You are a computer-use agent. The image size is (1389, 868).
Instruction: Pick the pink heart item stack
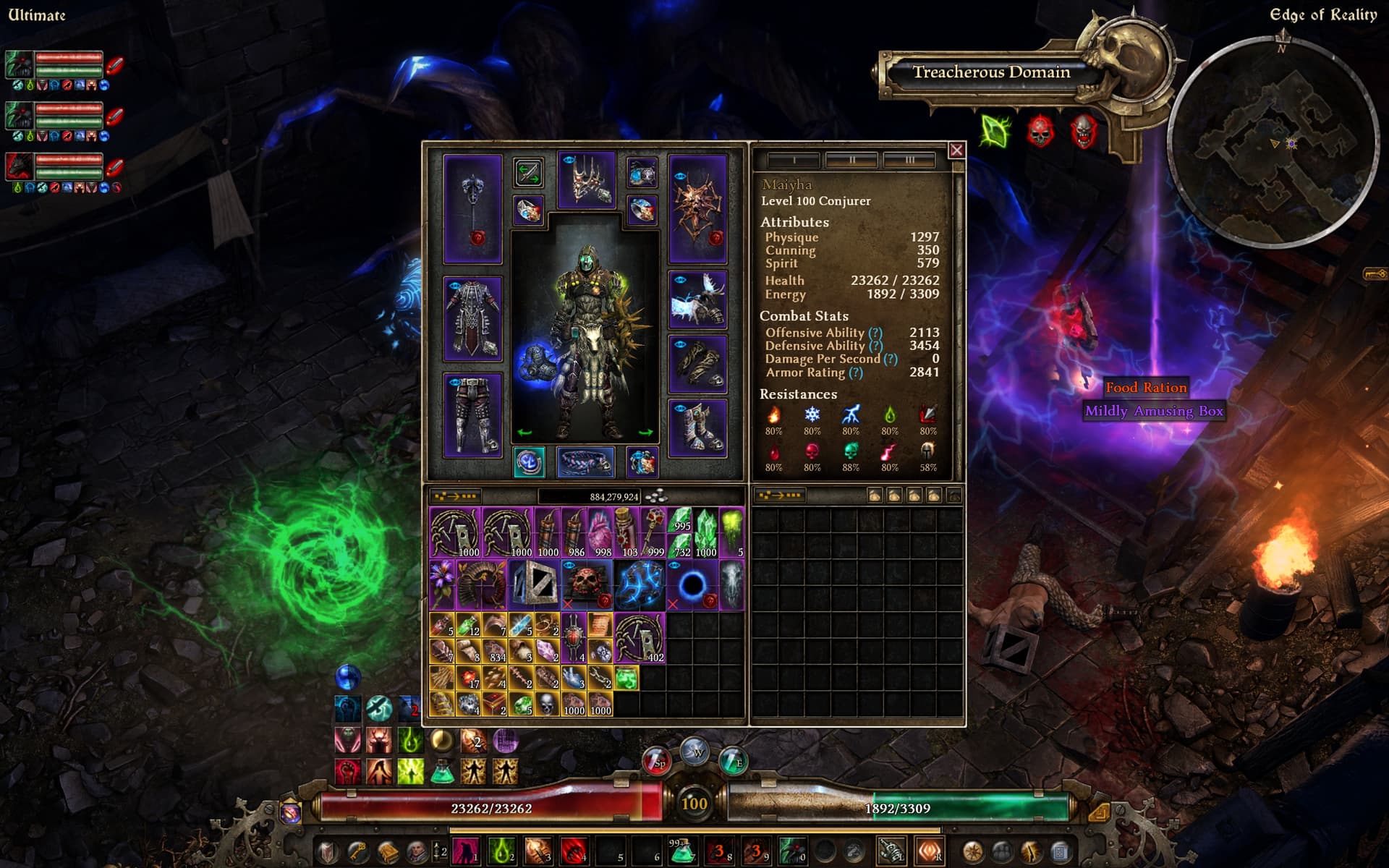click(x=600, y=533)
